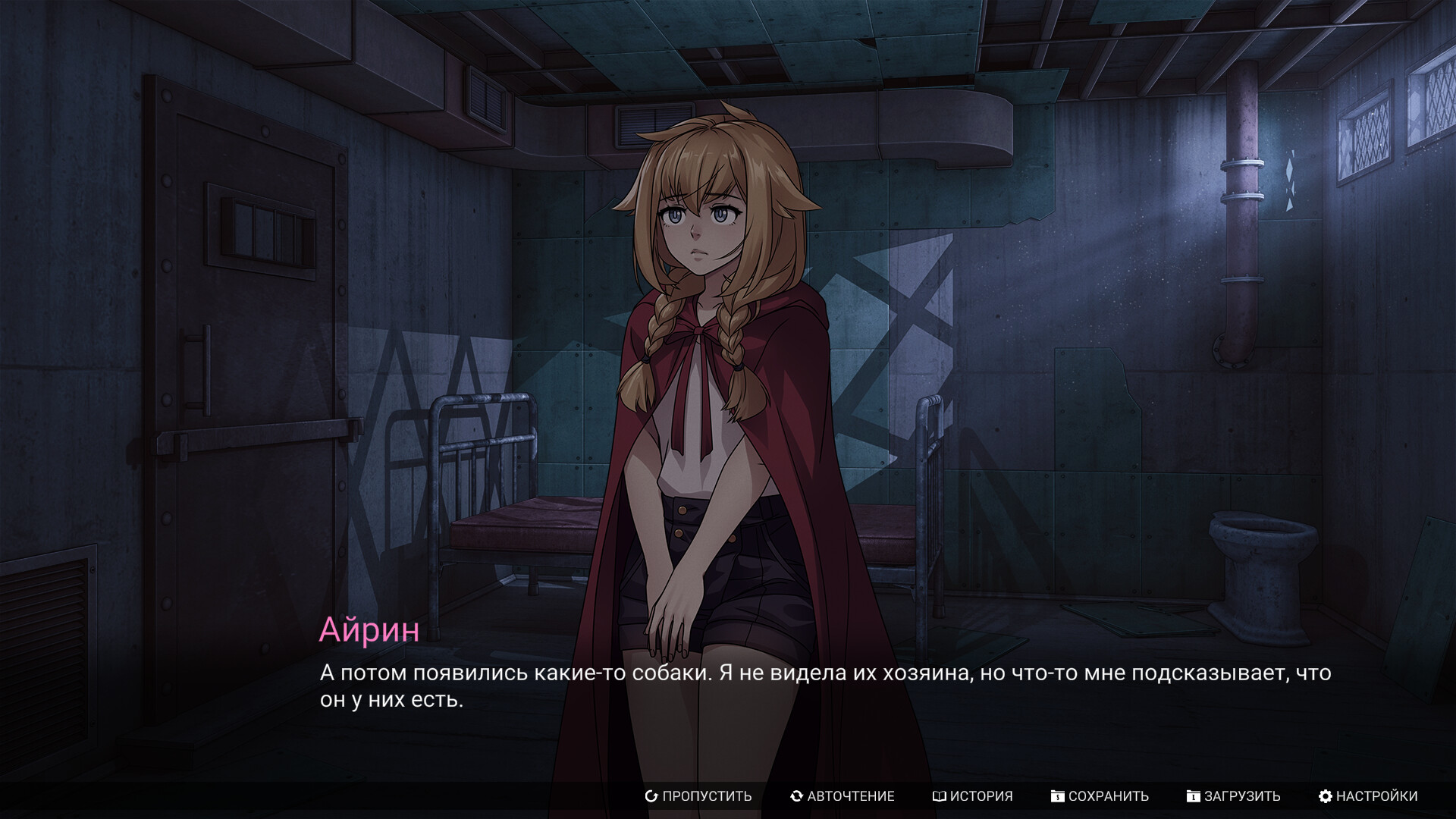Open the СОХРАНИТЬ save menu
1456x819 pixels.
[1100, 796]
